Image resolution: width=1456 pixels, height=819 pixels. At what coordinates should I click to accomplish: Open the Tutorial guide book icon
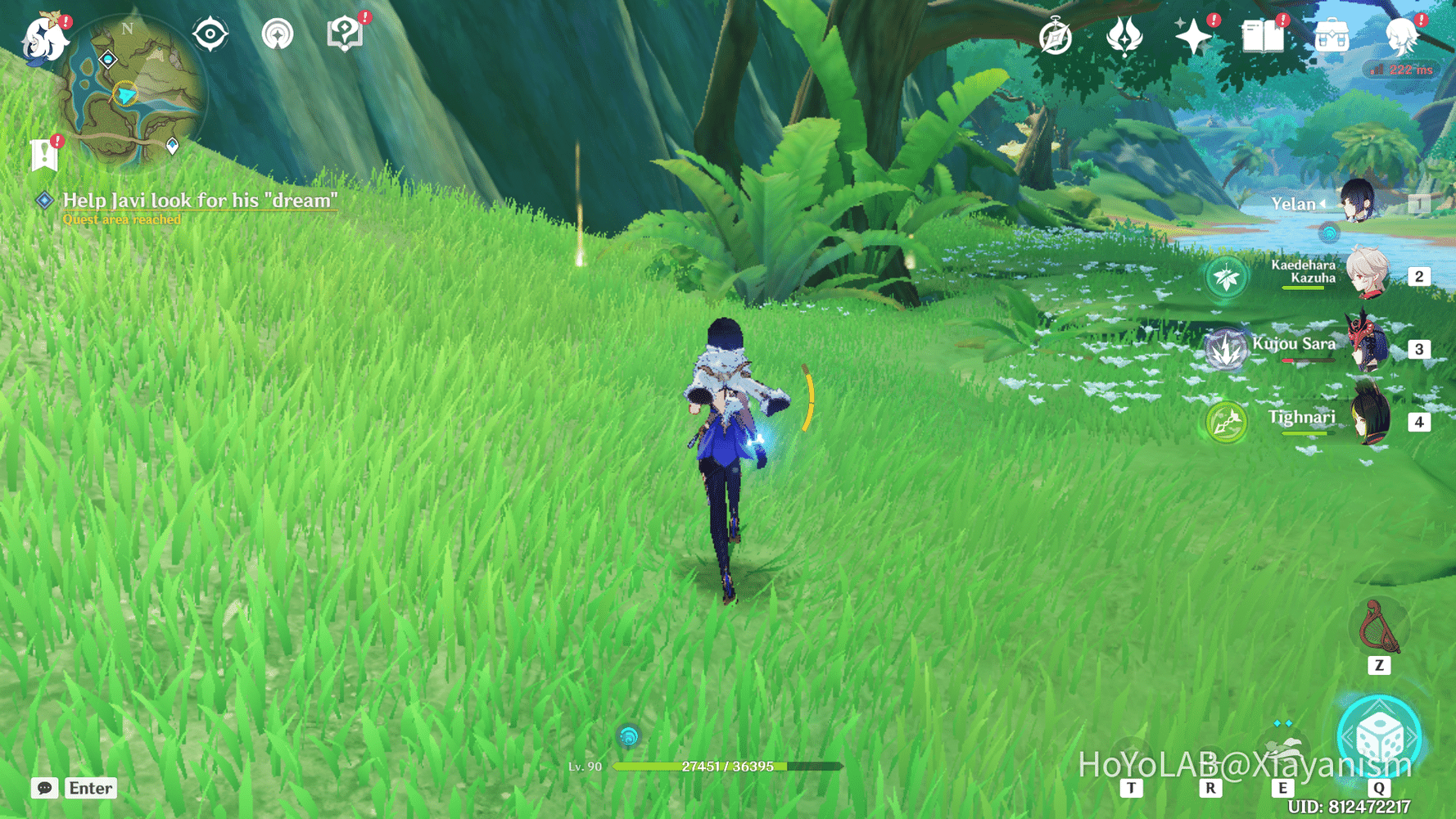346,31
